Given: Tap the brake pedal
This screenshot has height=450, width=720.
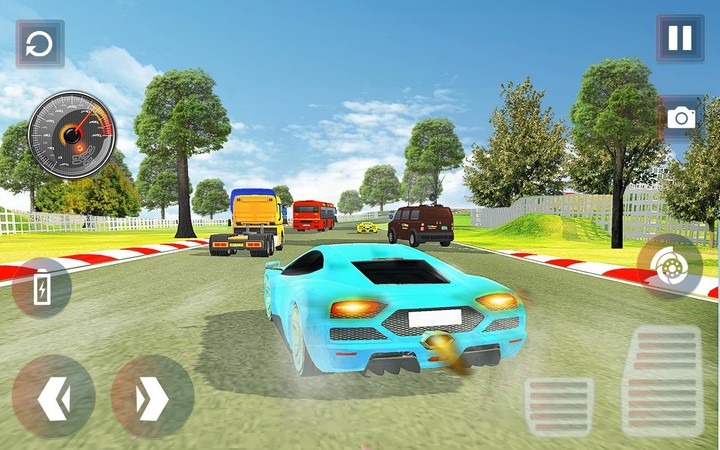Looking at the screenshot, I should pos(559,406).
